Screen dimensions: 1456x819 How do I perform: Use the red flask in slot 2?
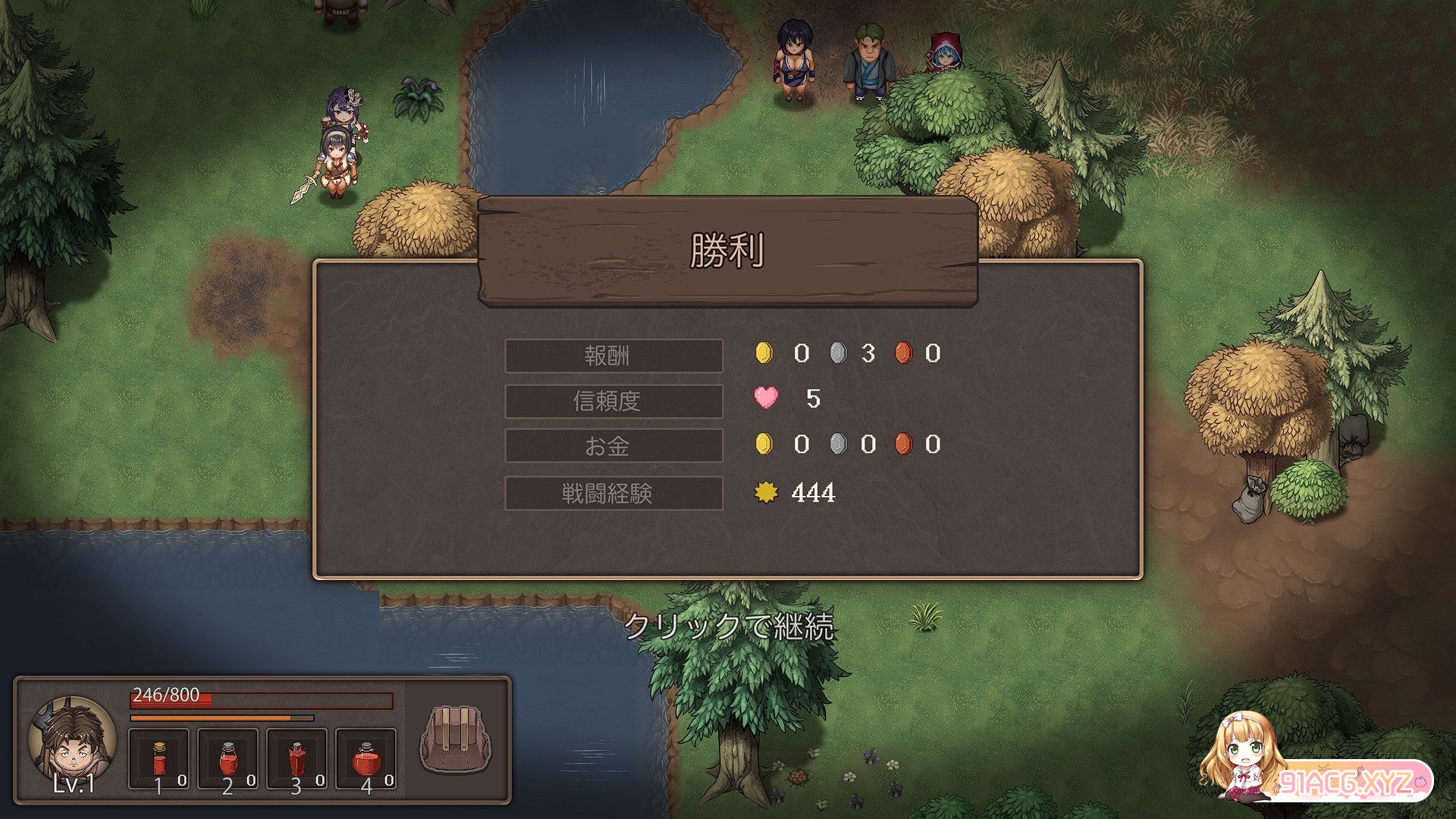(x=227, y=758)
